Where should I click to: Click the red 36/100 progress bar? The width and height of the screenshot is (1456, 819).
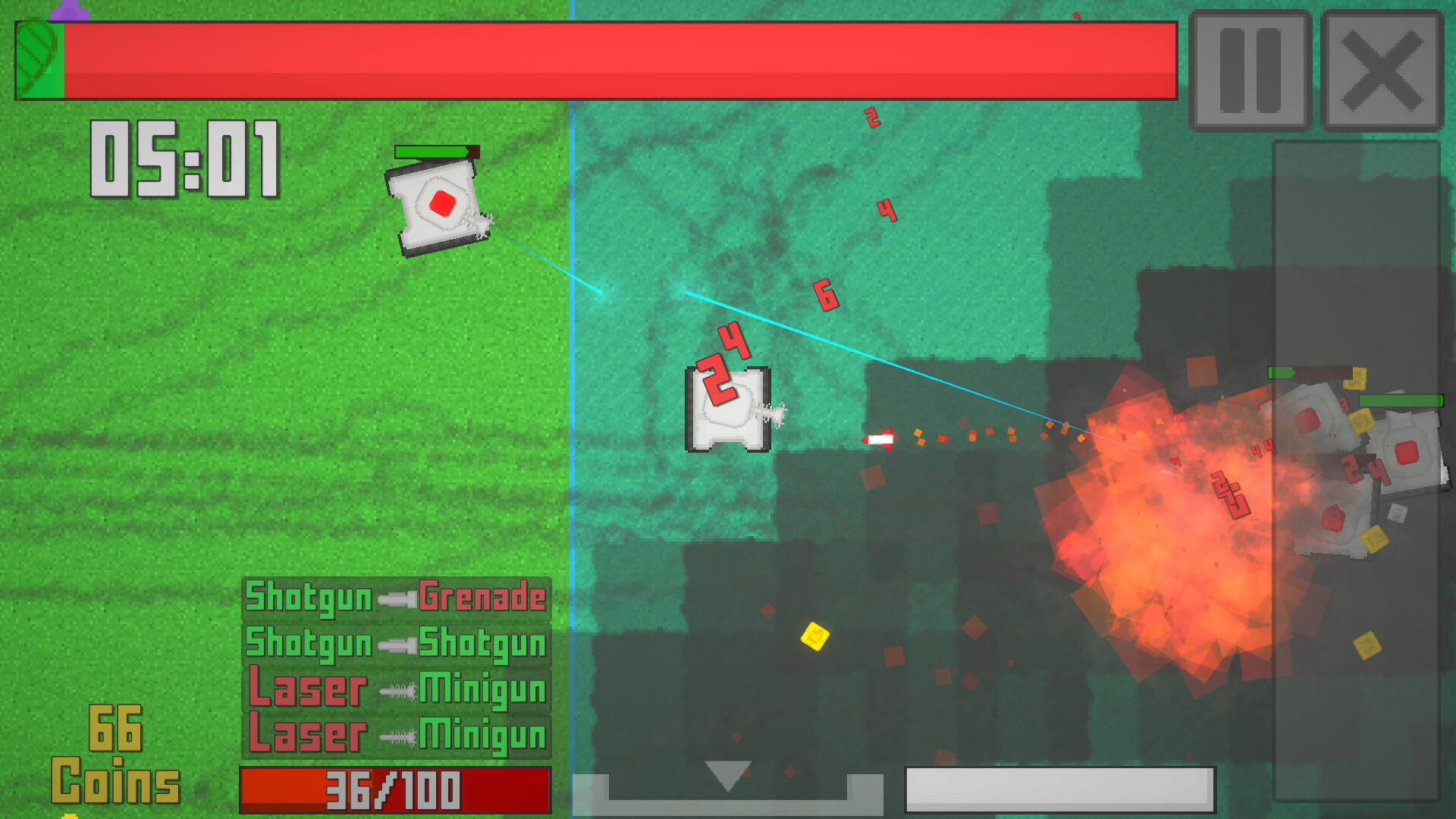[394, 789]
